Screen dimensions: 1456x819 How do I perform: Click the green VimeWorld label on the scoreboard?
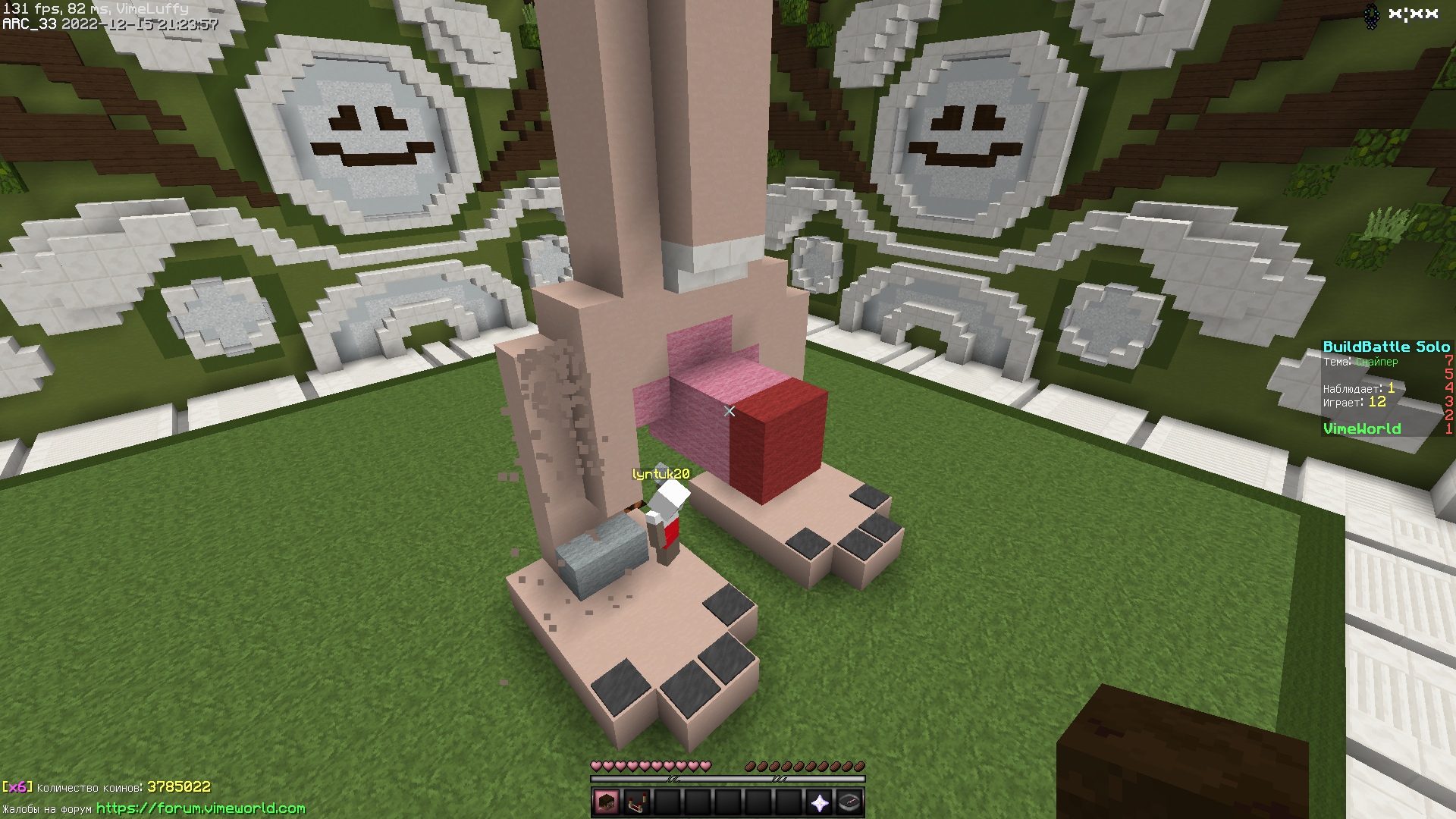point(1363,428)
